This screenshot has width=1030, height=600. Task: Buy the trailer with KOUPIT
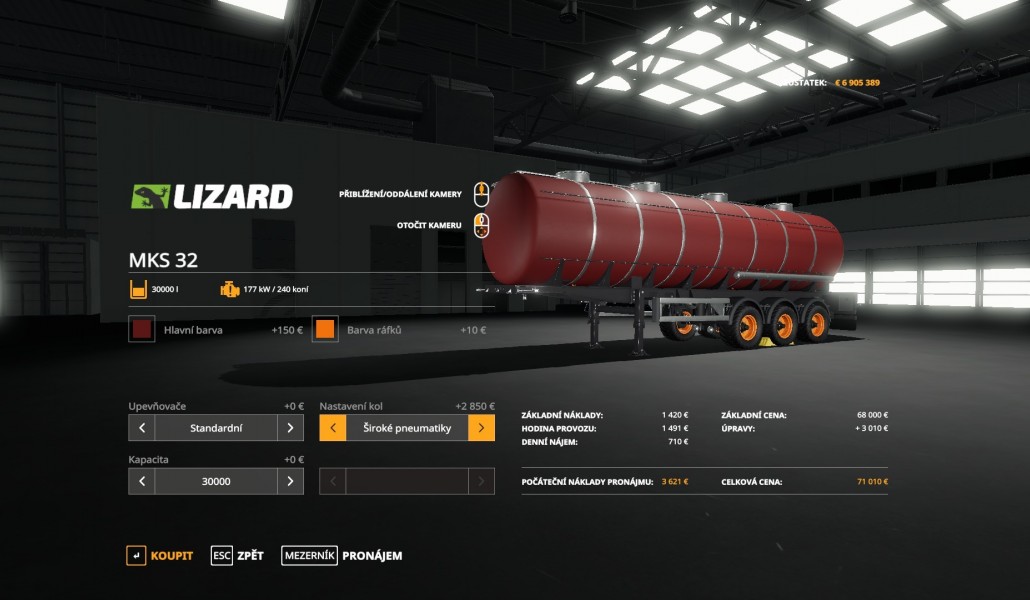(160, 556)
